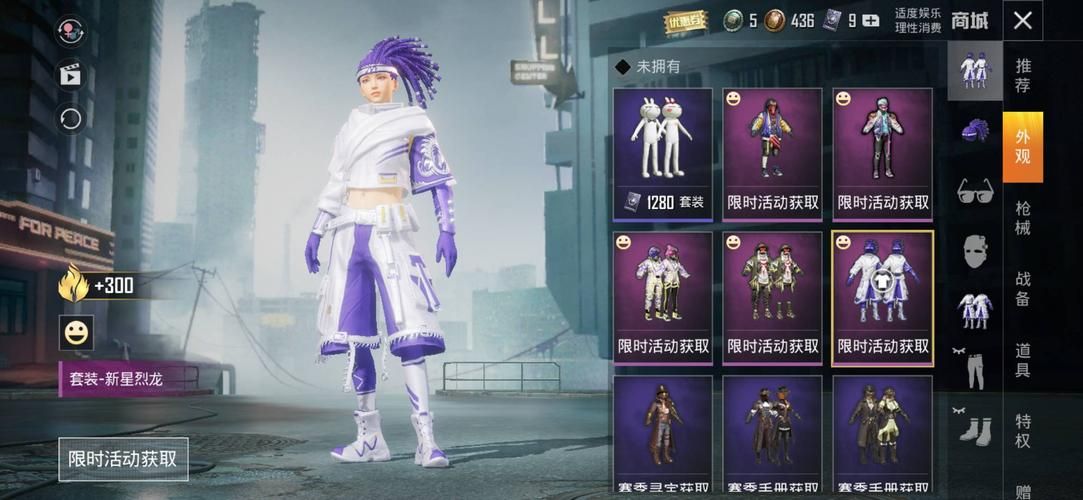
Task: Click the circular rotate-reset icon
Action: click(70, 119)
